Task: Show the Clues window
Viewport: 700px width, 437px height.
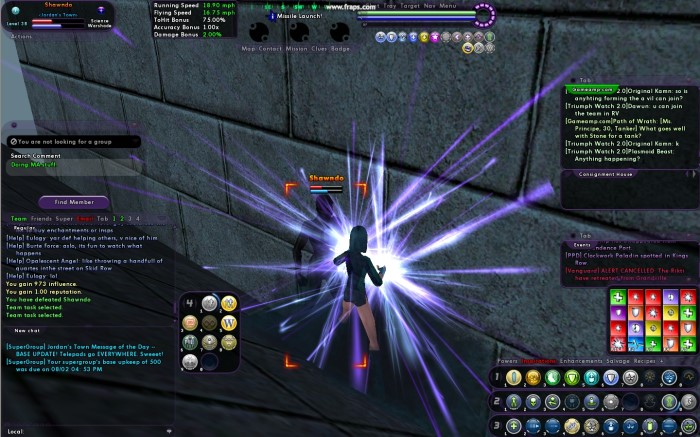Action: tap(319, 48)
